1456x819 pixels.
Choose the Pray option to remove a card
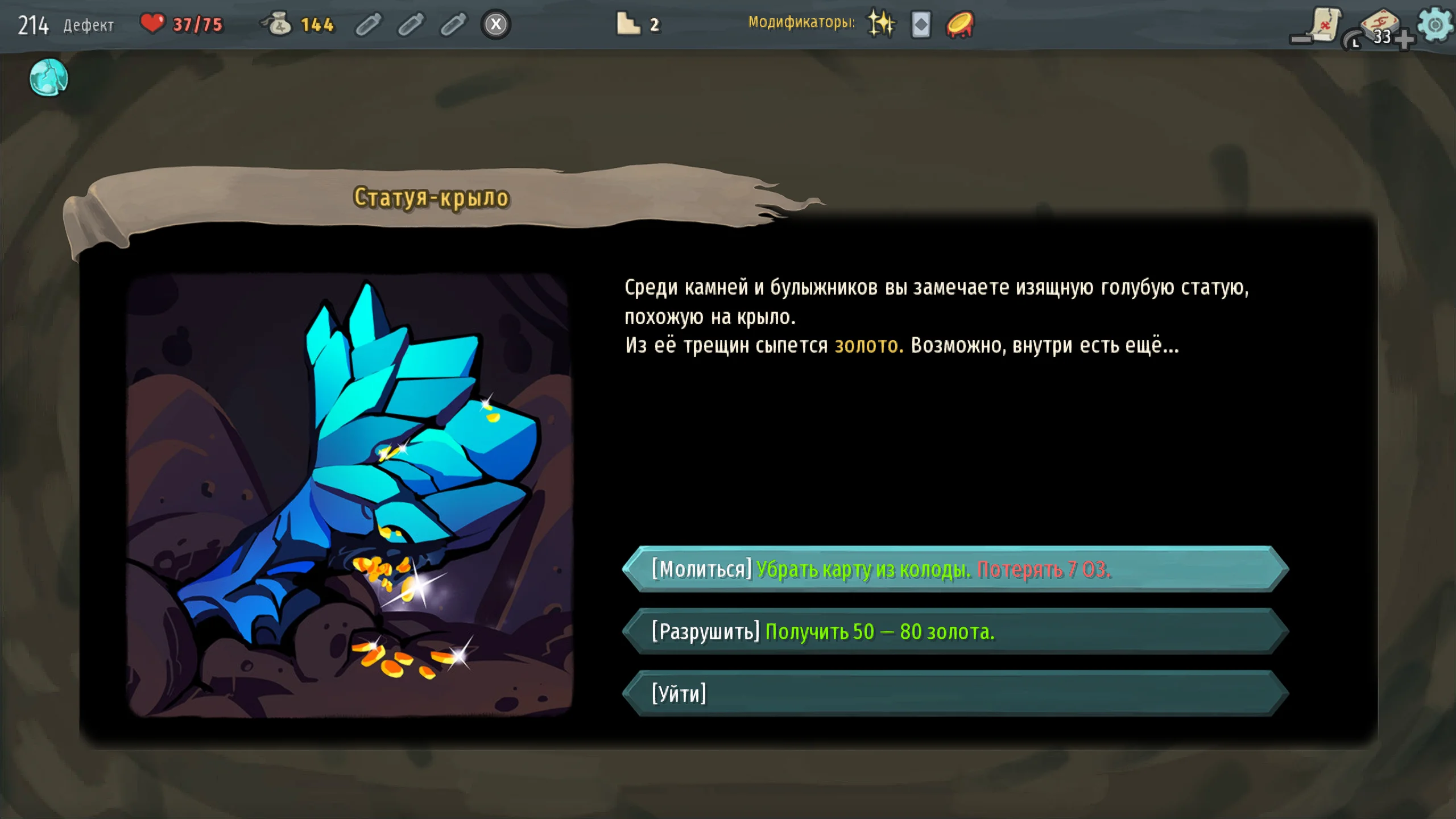[955, 569]
